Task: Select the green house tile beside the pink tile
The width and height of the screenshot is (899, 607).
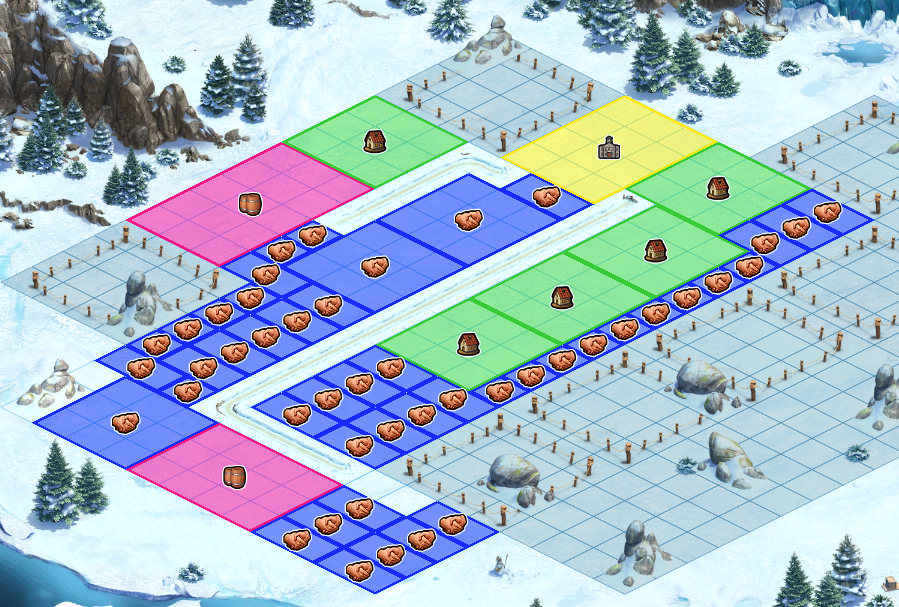Action: click(x=375, y=141)
